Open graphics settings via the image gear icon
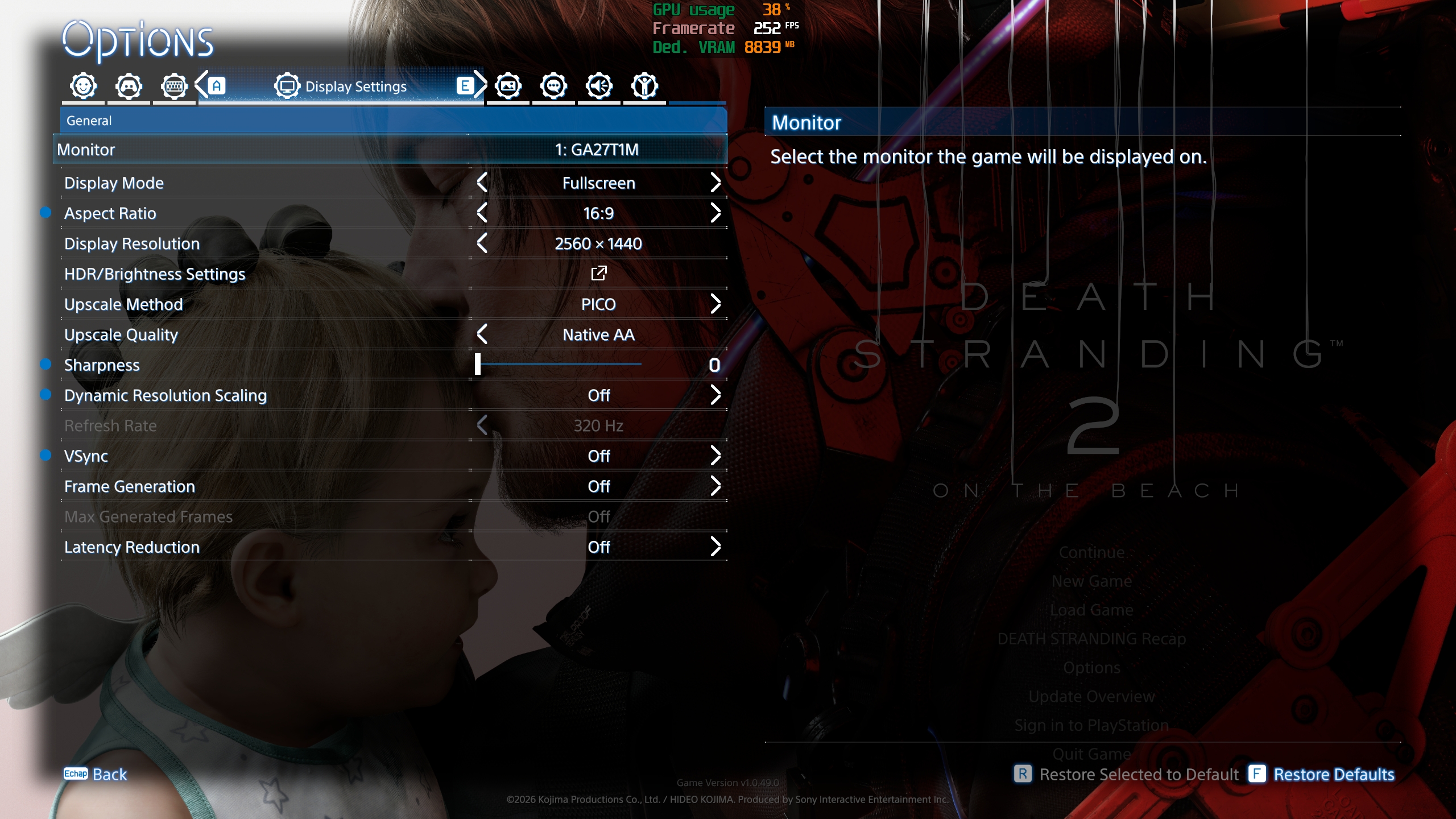Image resolution: width=1456 pixels, height=819 pixels. point(508,85)
